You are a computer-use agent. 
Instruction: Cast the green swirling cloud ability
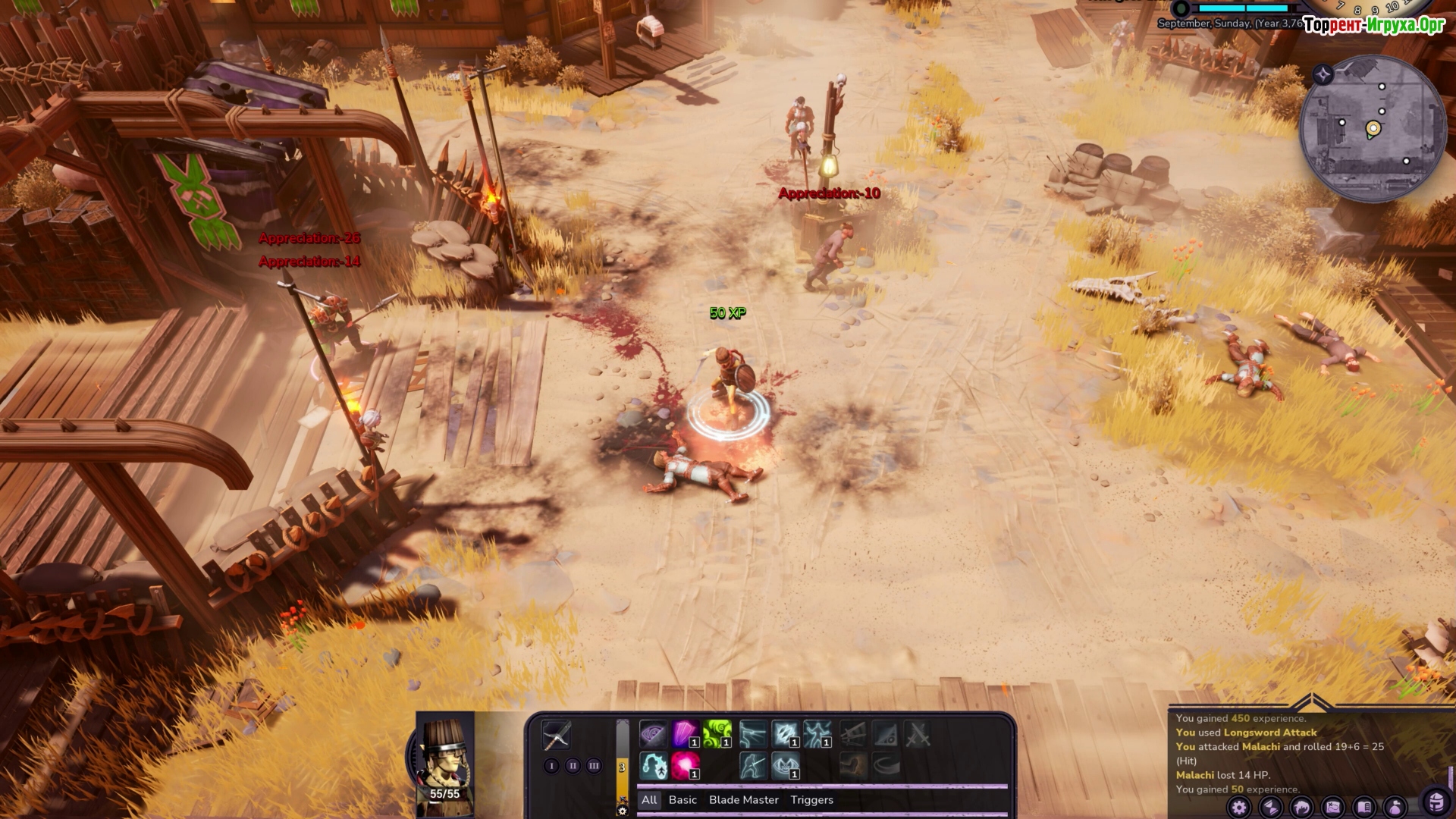[x=717, y=735]
